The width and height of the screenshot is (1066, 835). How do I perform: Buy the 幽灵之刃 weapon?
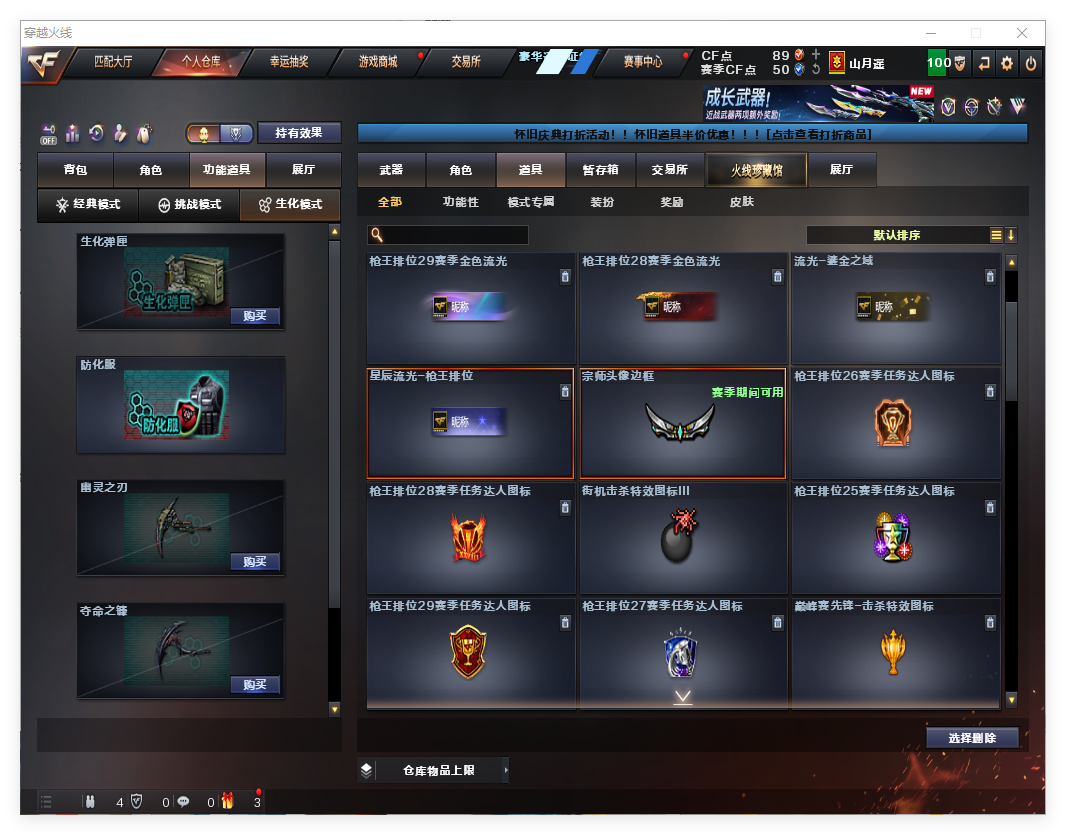click(254, 562)
